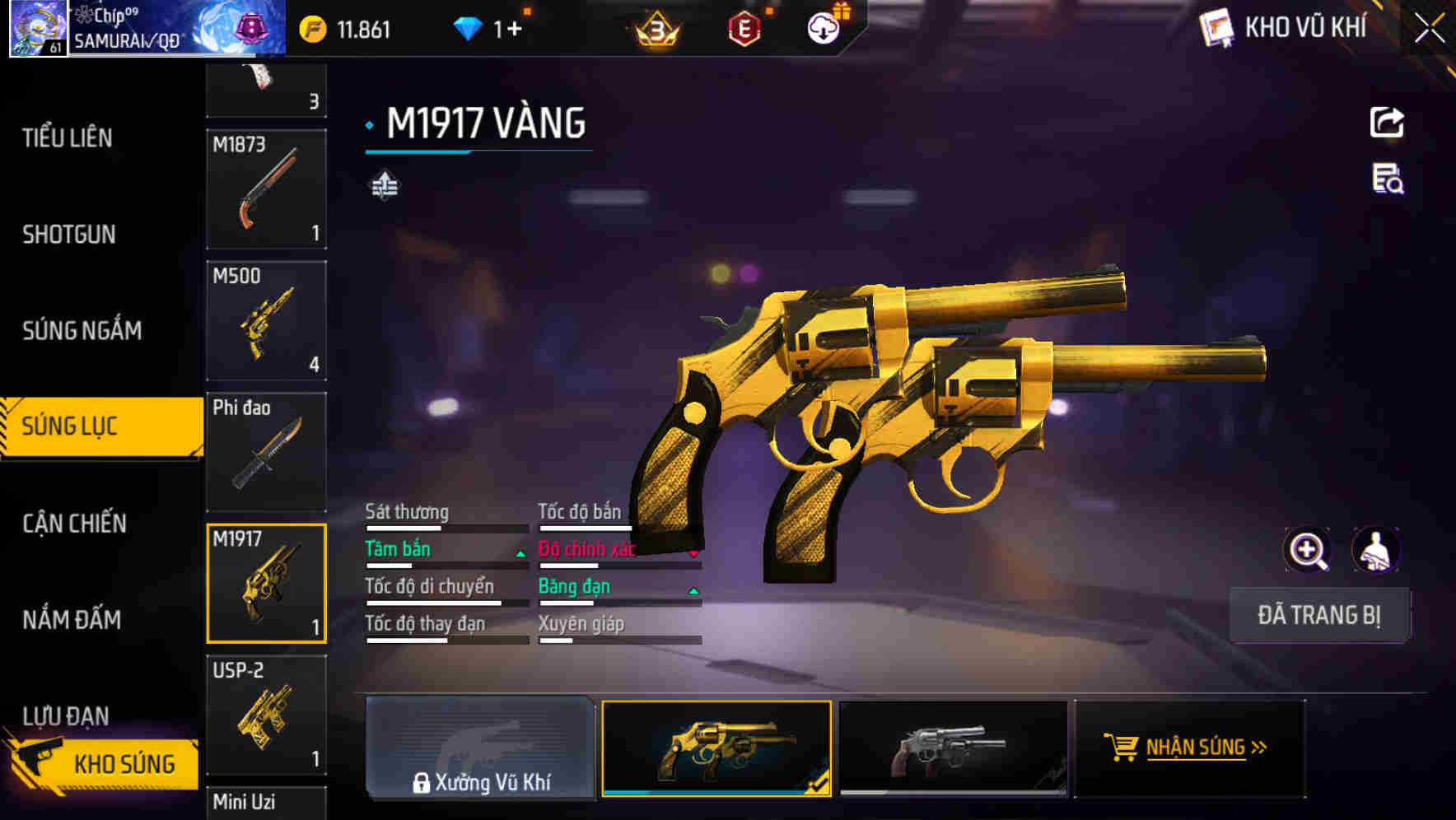This screenshot has height=820, width=1456.
Task: Click the diamond top-up icon
Action: (469, 27)
